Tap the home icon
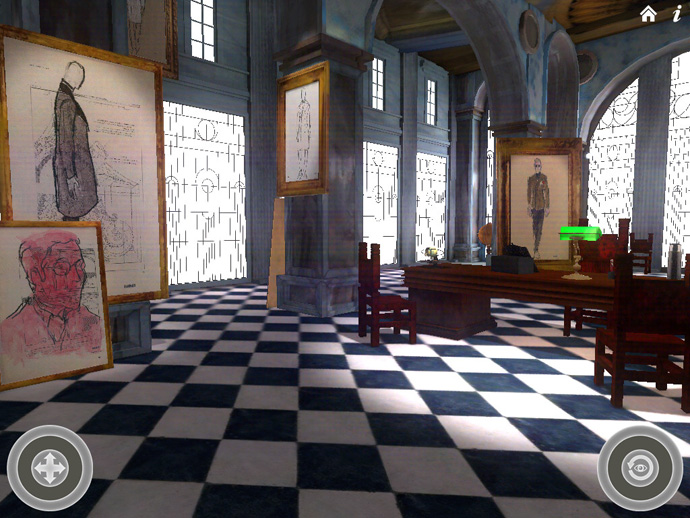Viewport: 690px width, 518px height. 649,13
